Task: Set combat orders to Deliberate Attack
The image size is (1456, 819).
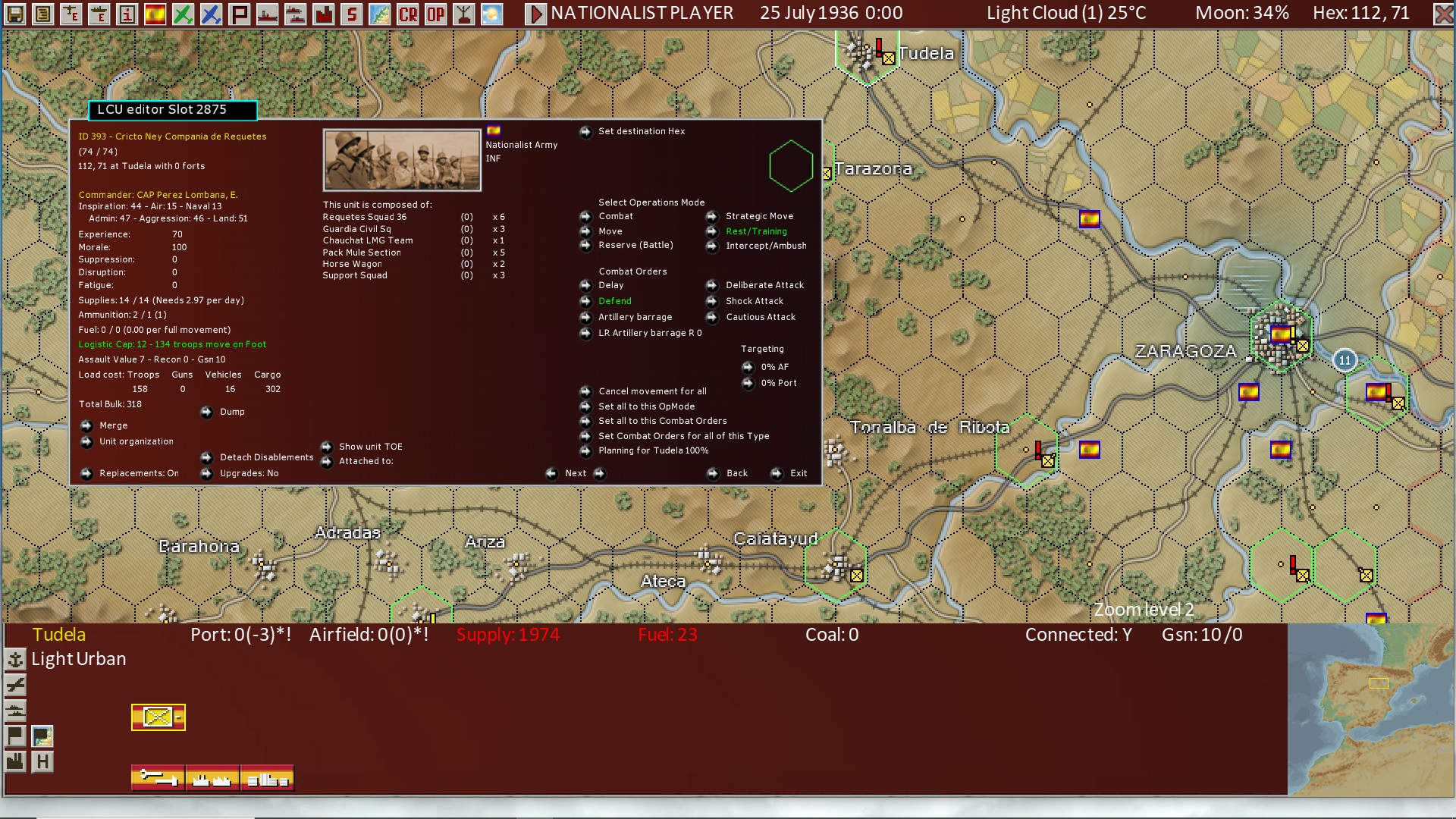Action: click(x=765, y=284)
